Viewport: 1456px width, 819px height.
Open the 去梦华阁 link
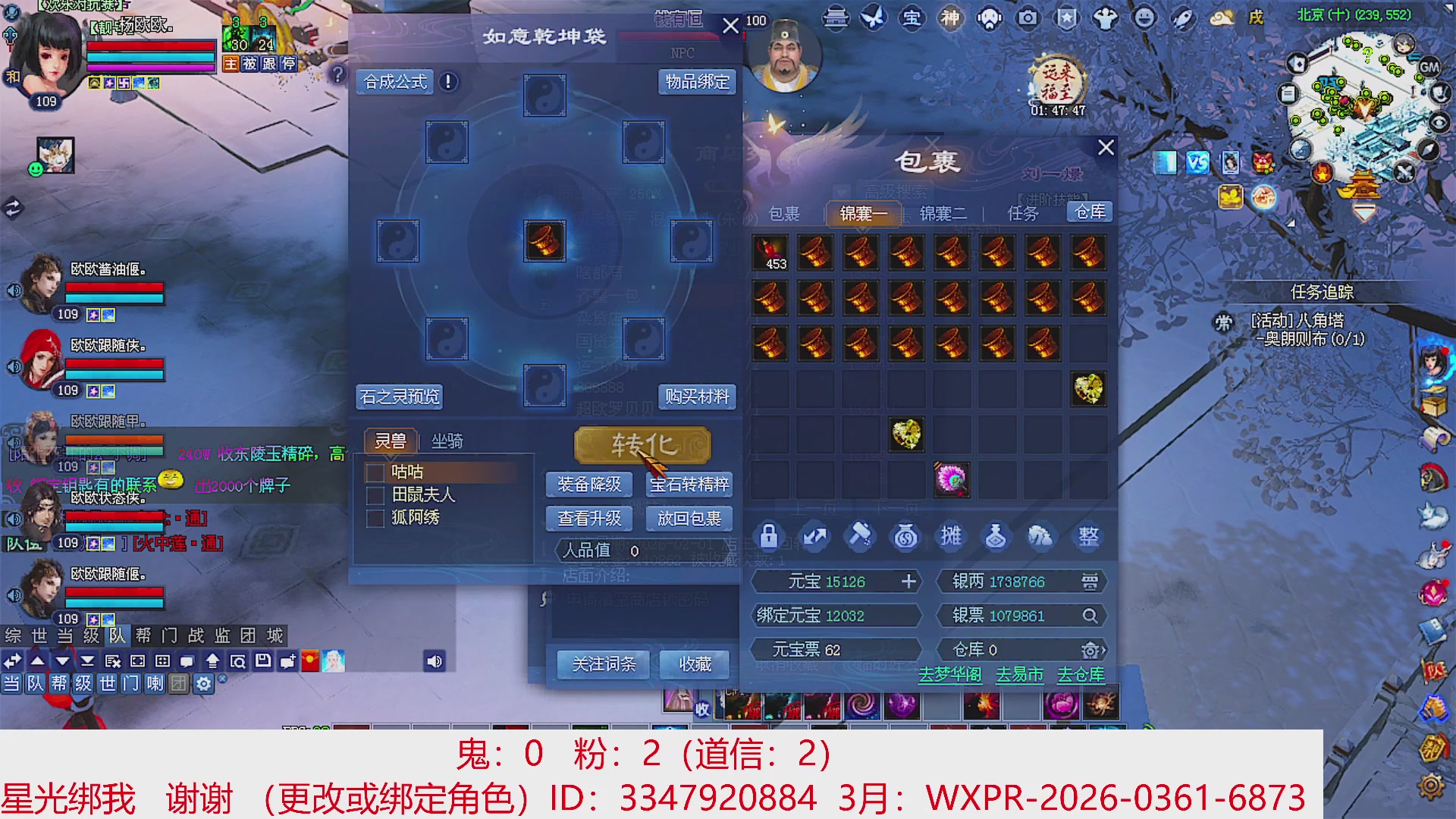(952, 674)
